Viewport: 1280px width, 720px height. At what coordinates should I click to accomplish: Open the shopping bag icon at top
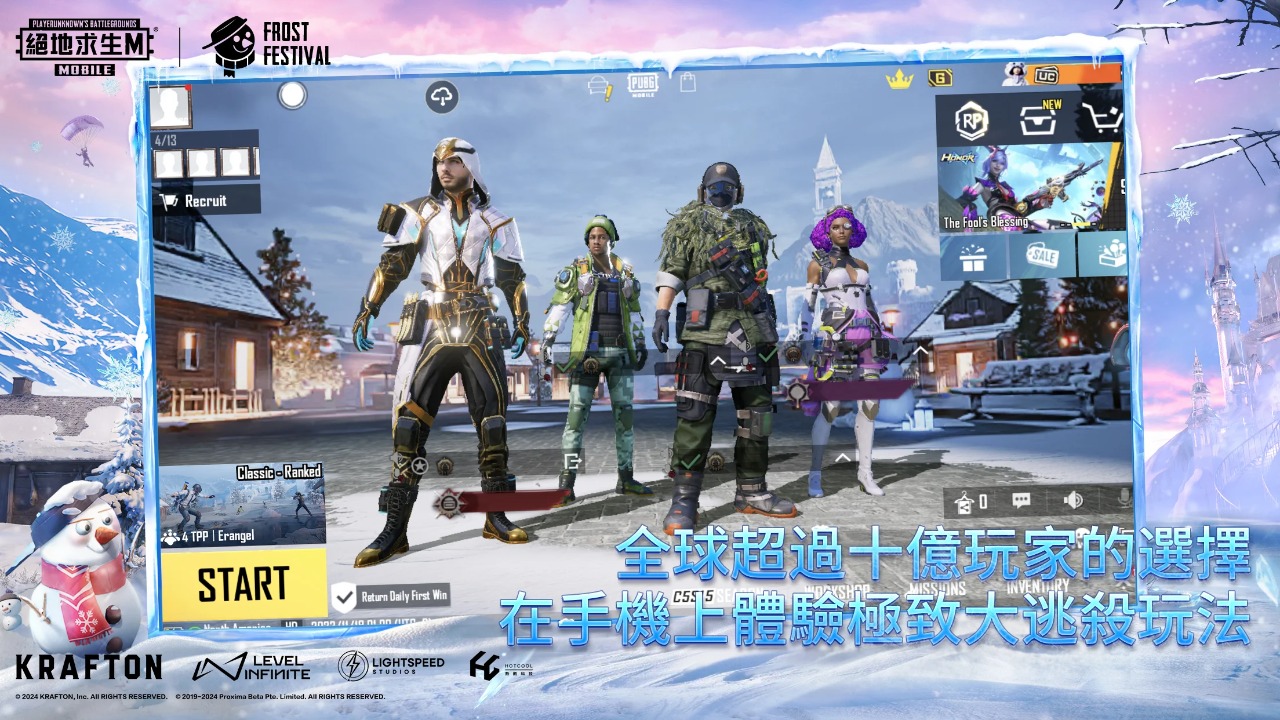point(688,83)
